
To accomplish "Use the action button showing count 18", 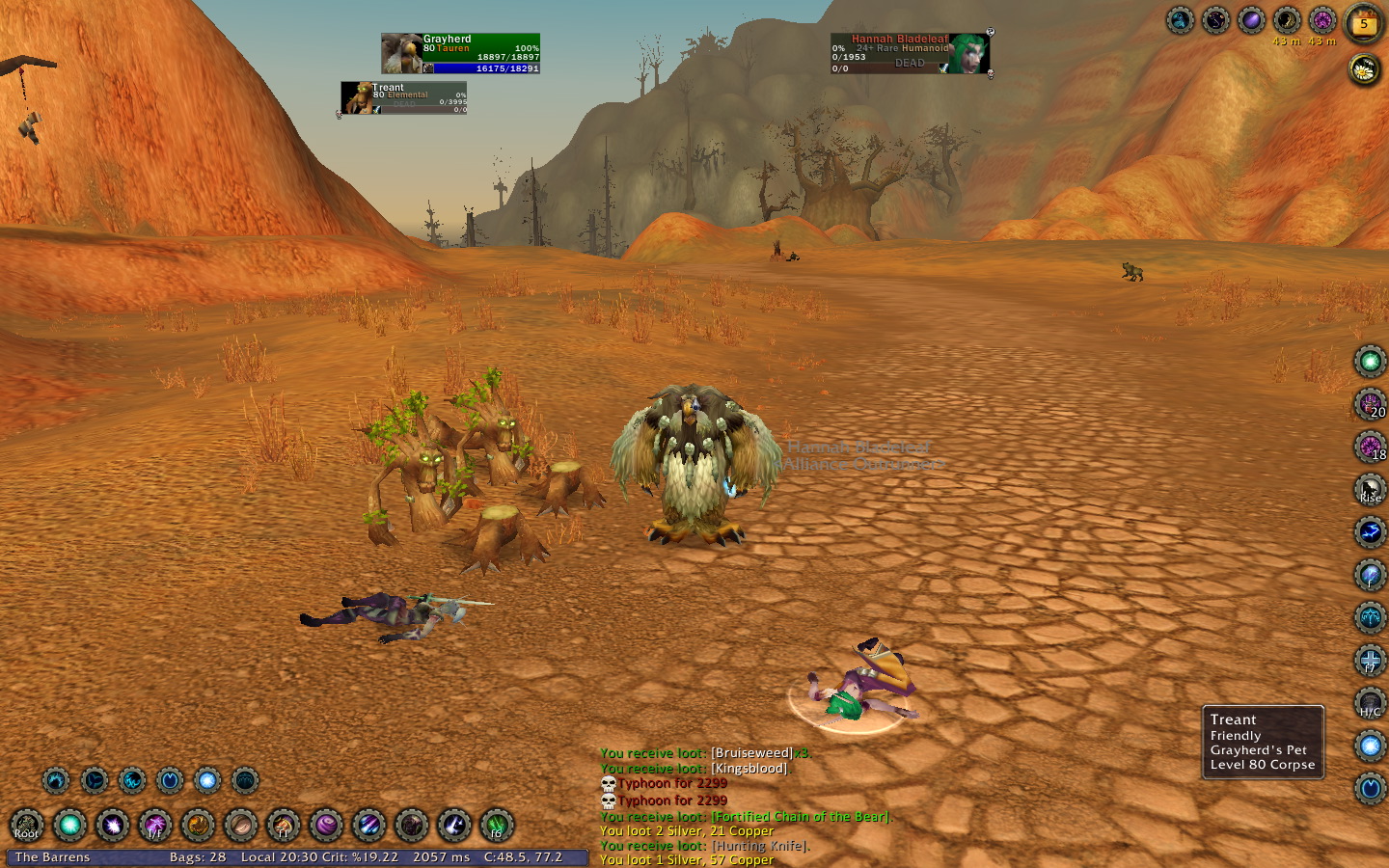I will (1370, 447).
